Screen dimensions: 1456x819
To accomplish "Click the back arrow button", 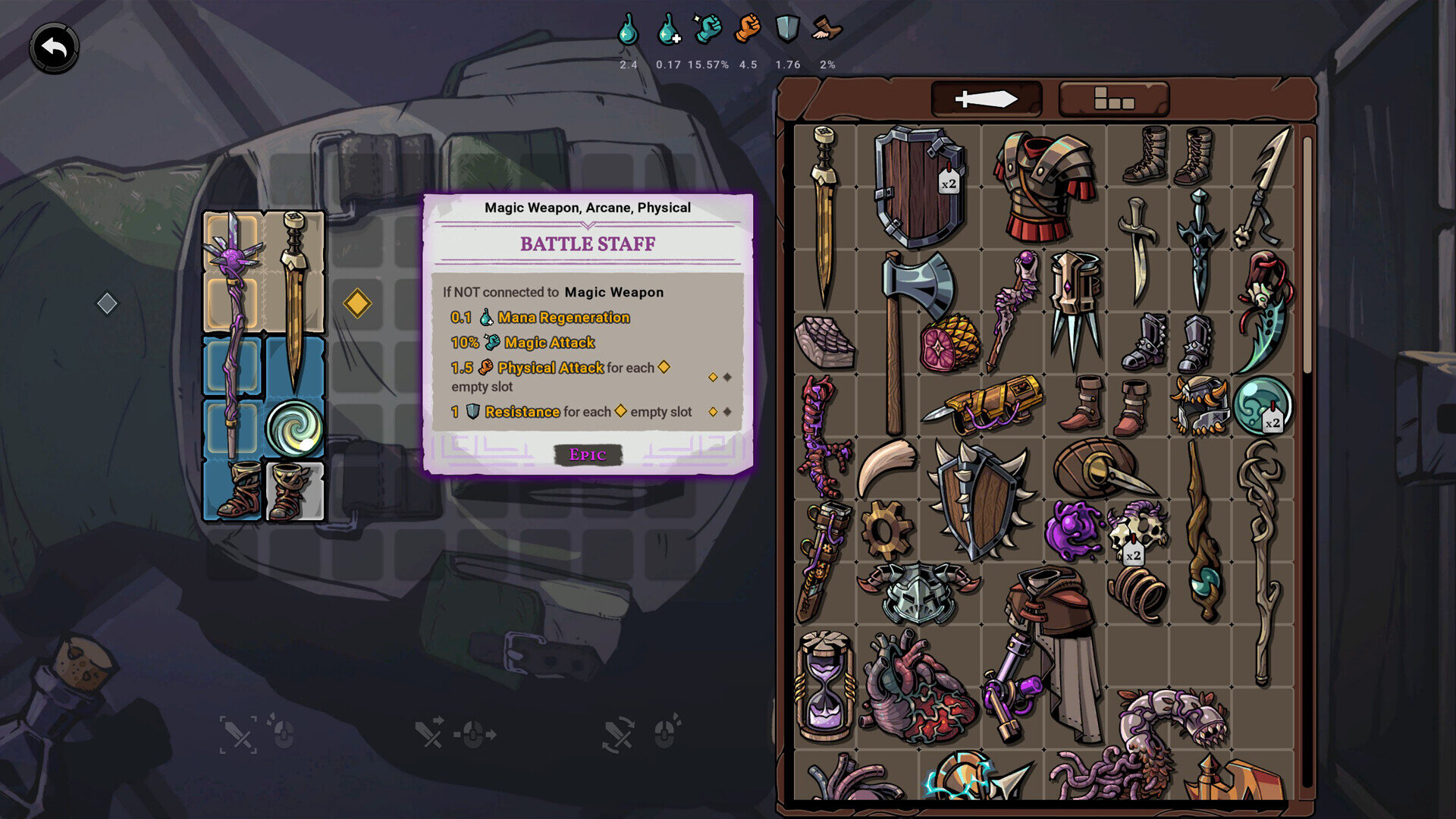I will pos(54,49).
